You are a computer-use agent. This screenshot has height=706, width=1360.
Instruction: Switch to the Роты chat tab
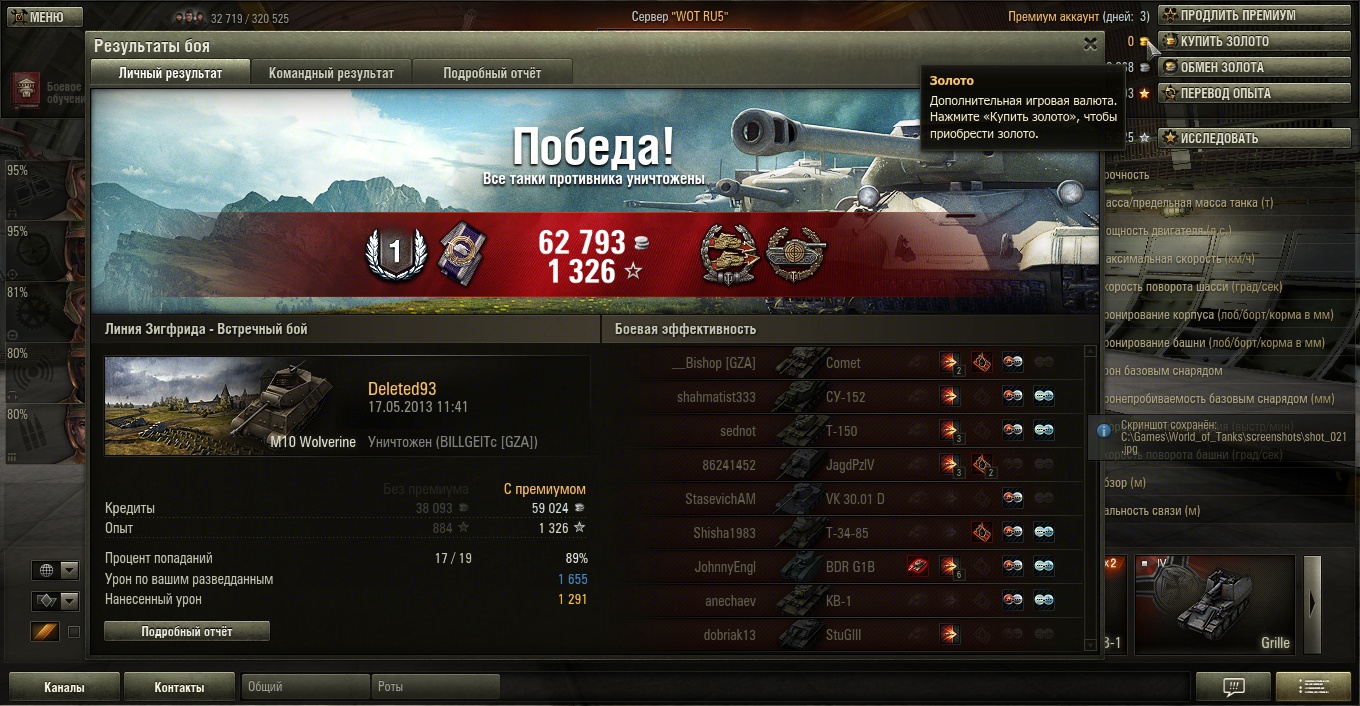click(435, 687)
